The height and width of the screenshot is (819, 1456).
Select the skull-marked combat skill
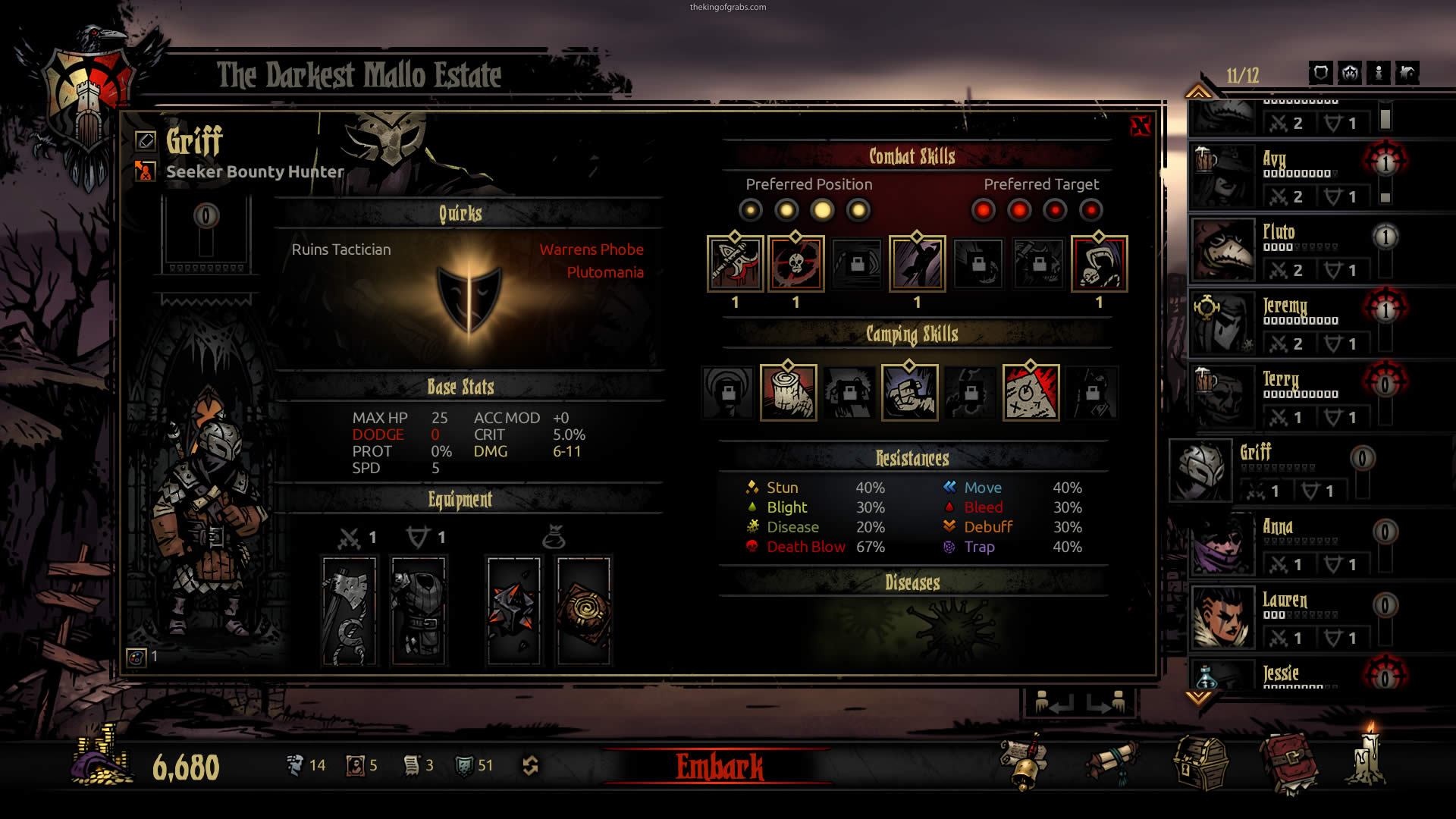(795, 264)
